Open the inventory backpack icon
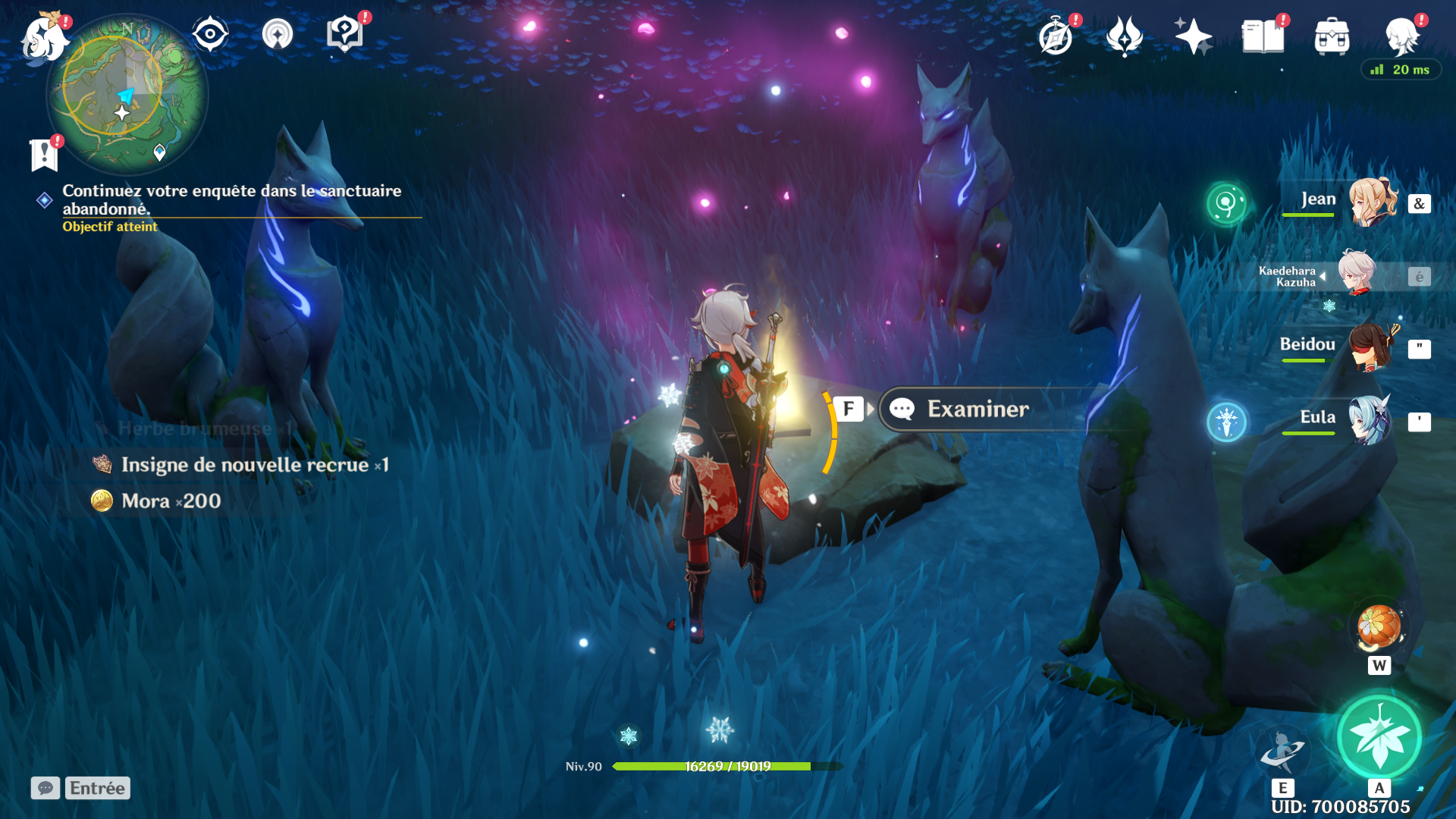1456x819 pixels. pyautogui.click(x=1332, y=37)
